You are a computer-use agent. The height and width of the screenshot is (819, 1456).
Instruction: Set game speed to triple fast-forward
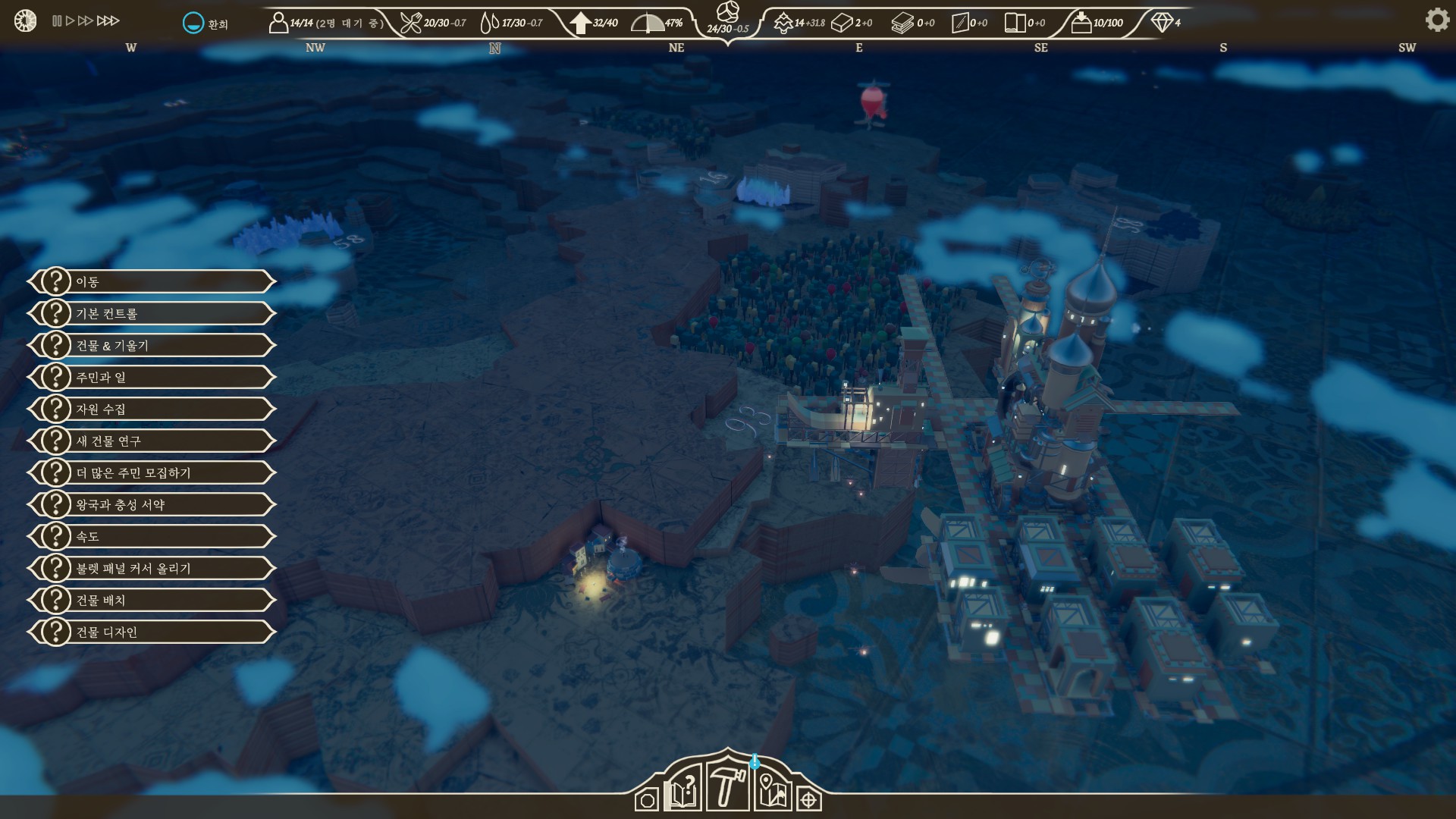108,21
